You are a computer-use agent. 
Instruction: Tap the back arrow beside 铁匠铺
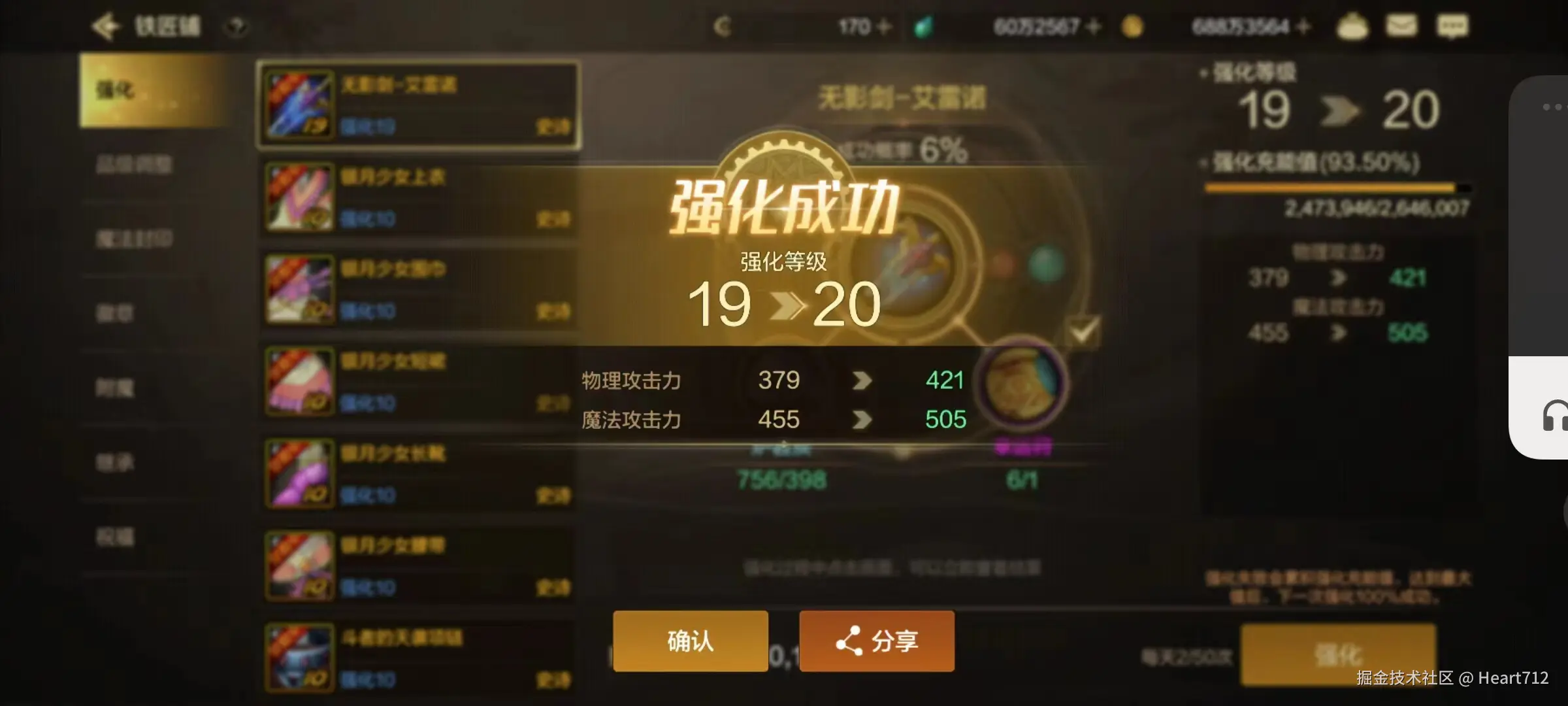click(106, 26)
